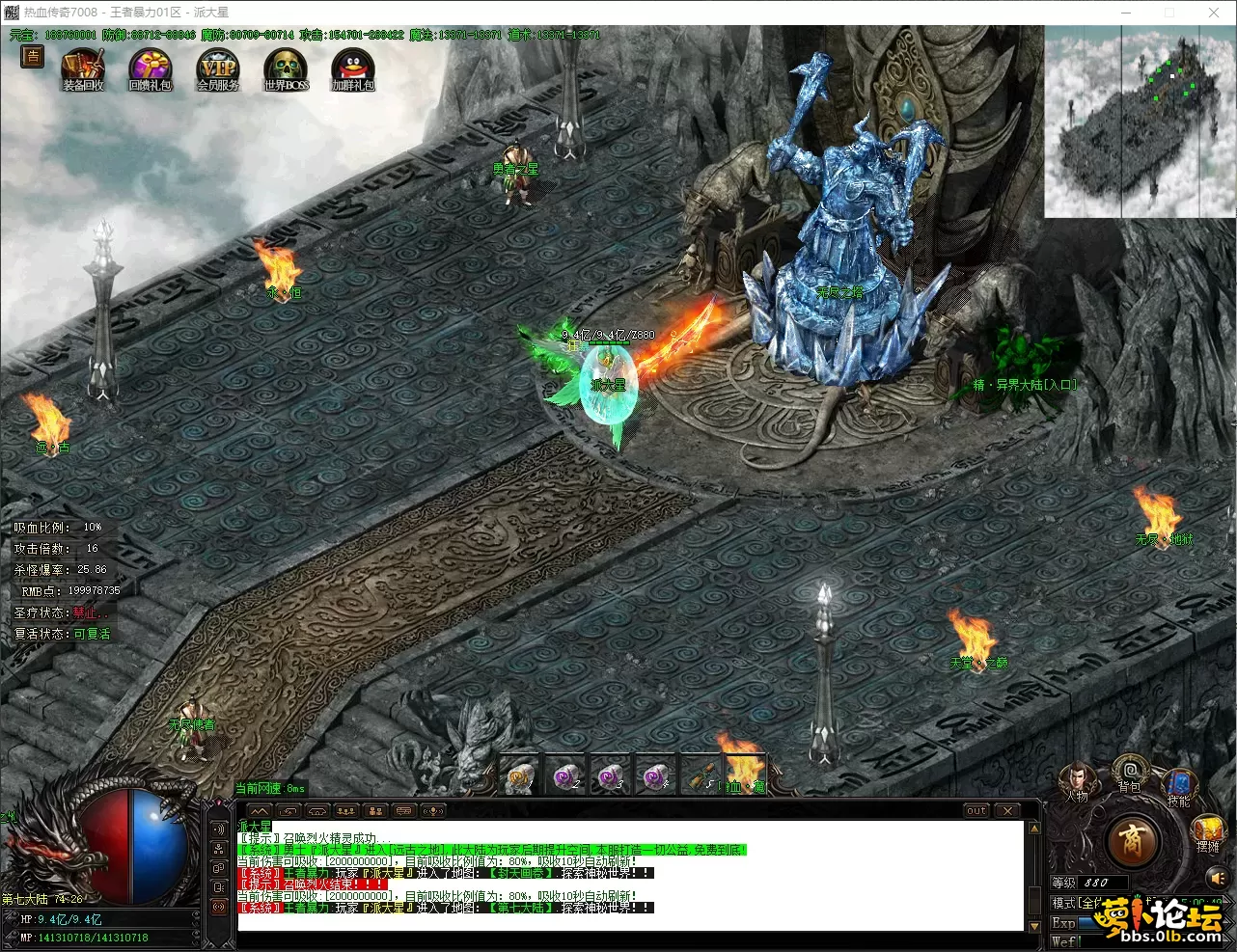Click the 告 notice button
The image size is (1237, 952).
33,56
